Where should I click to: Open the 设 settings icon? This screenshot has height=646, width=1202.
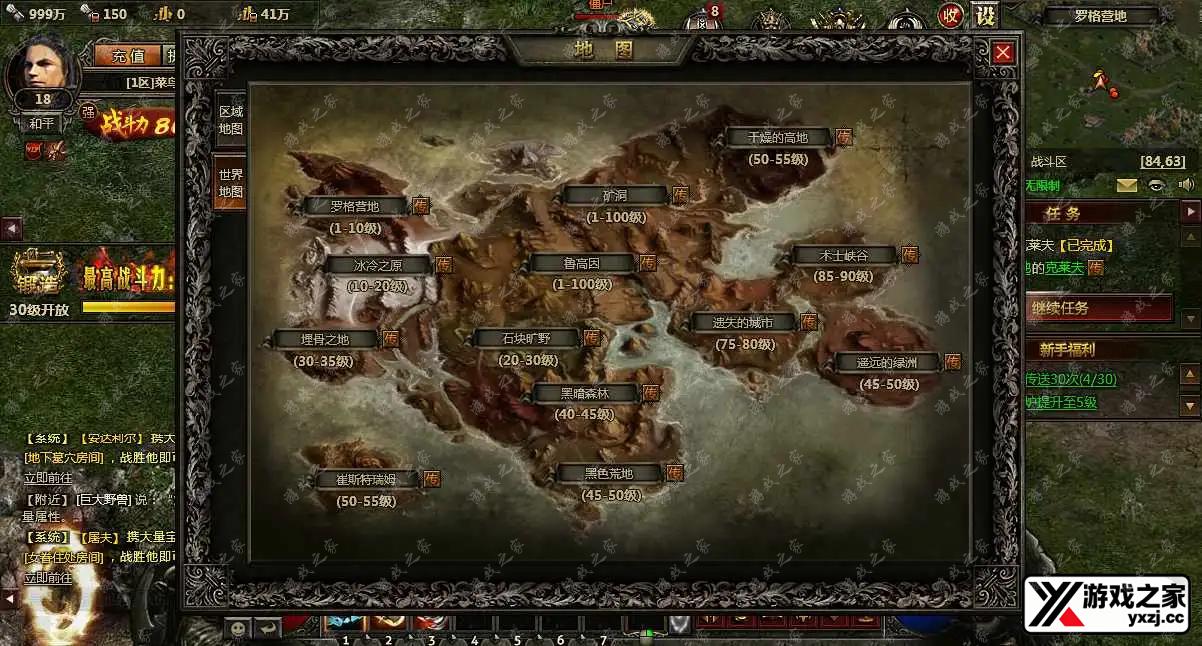click(985, 16)
